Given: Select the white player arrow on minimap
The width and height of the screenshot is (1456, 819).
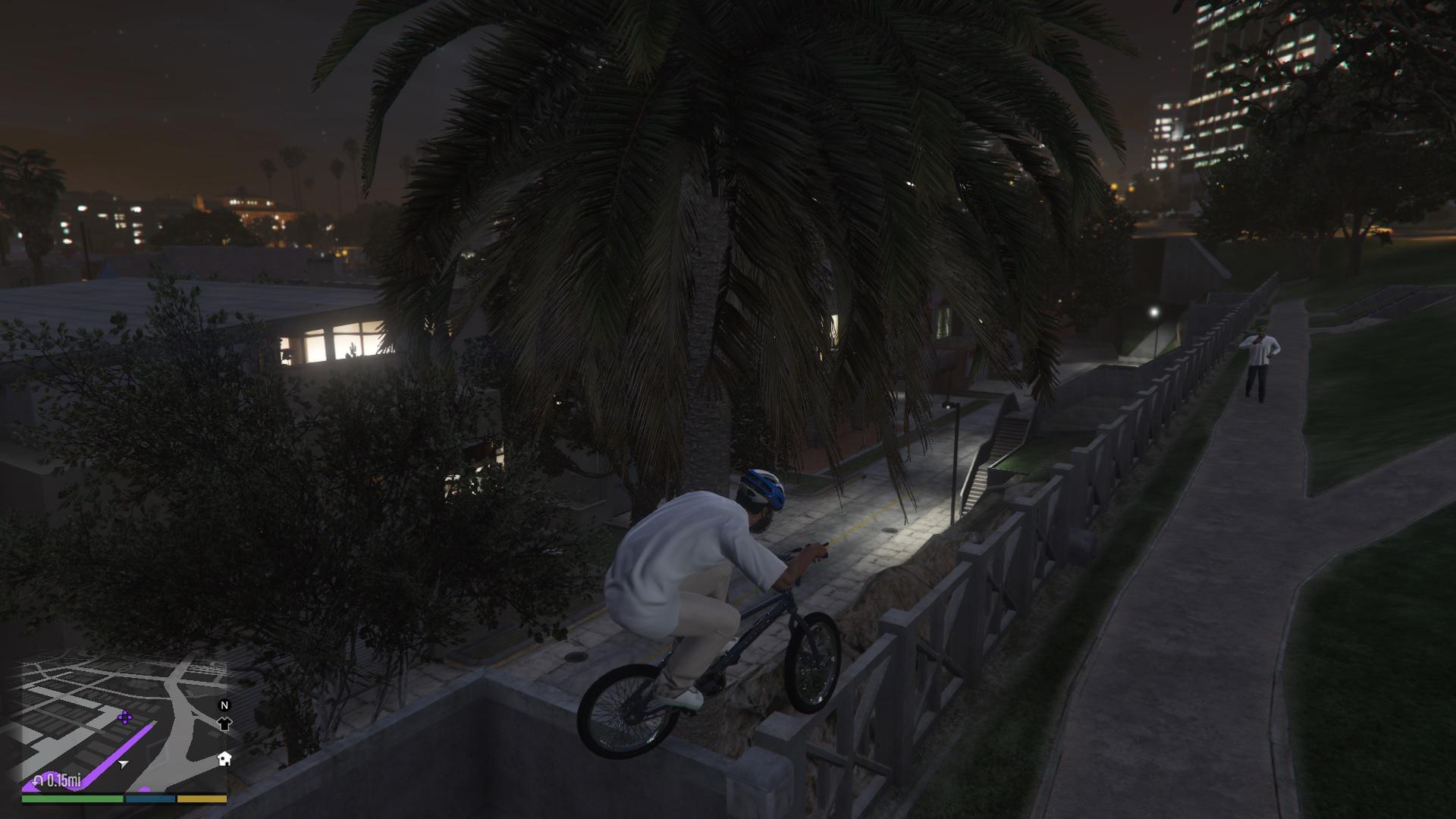Looking at the screenshot, I should point(124,764).
